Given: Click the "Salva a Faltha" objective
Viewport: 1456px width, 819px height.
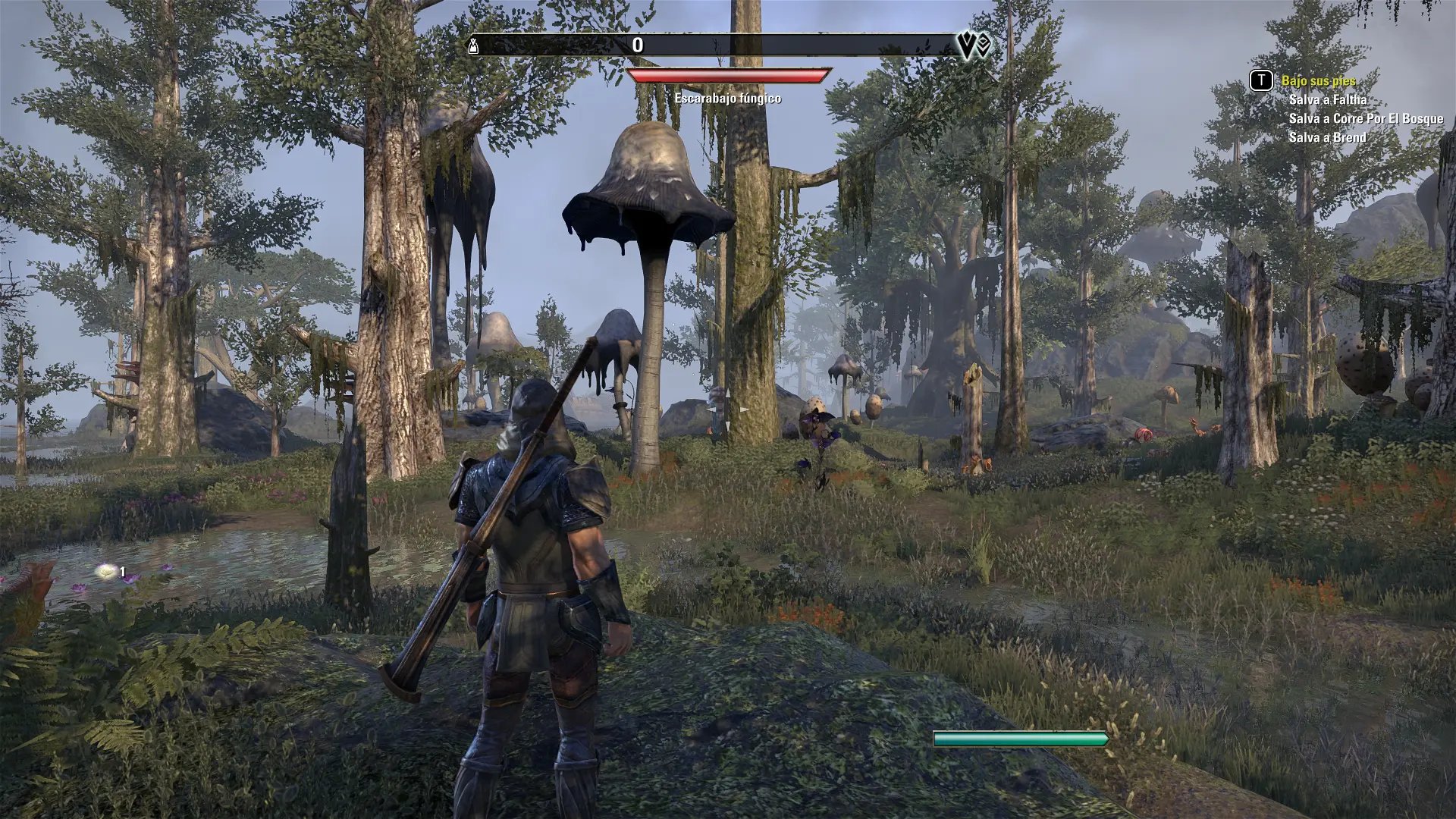Looking at the screenshot, I should pyautogui.click(x=1328, y=99).
